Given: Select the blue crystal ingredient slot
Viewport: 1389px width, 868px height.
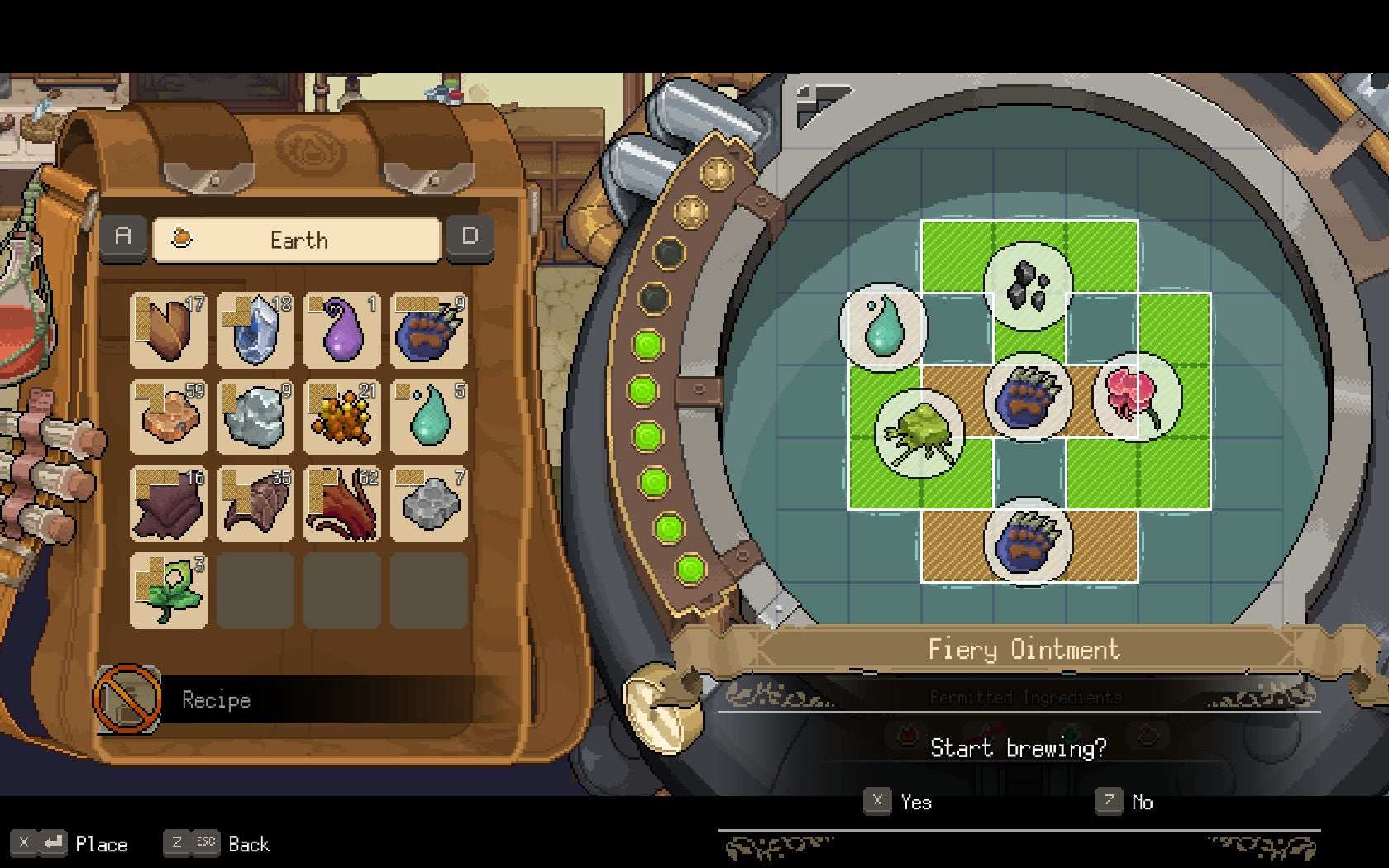Looking at the screenshot, I should point(255,330).
